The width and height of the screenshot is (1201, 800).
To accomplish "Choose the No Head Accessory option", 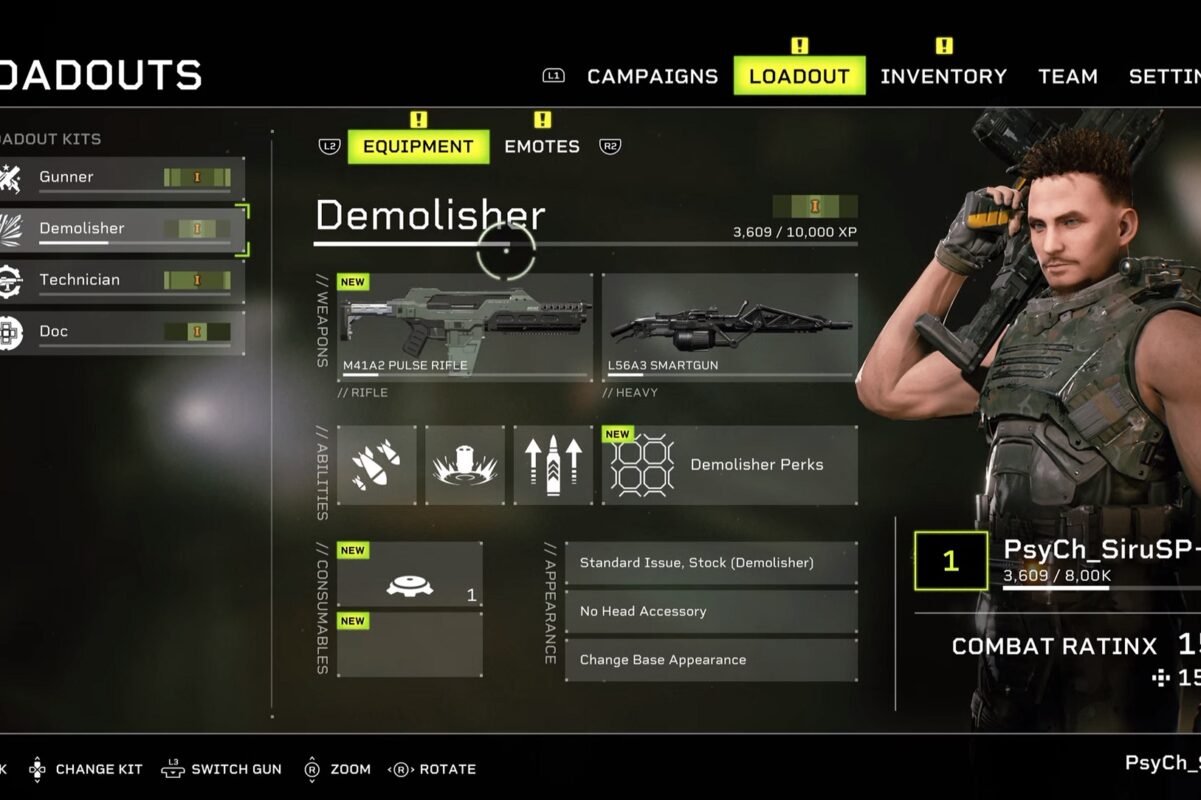I will [x=711, y=611].
